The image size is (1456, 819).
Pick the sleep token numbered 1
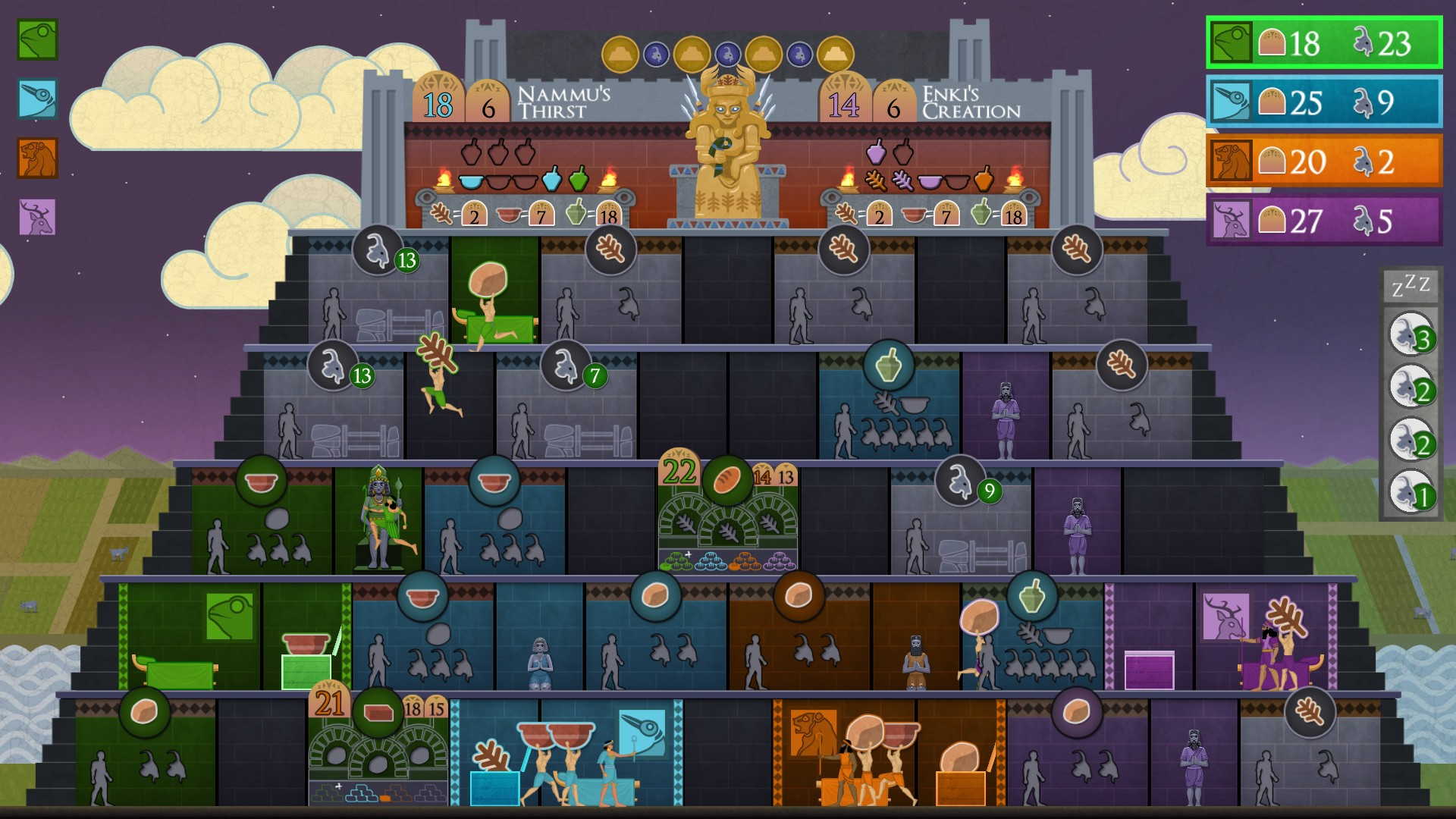point(1410,492)
